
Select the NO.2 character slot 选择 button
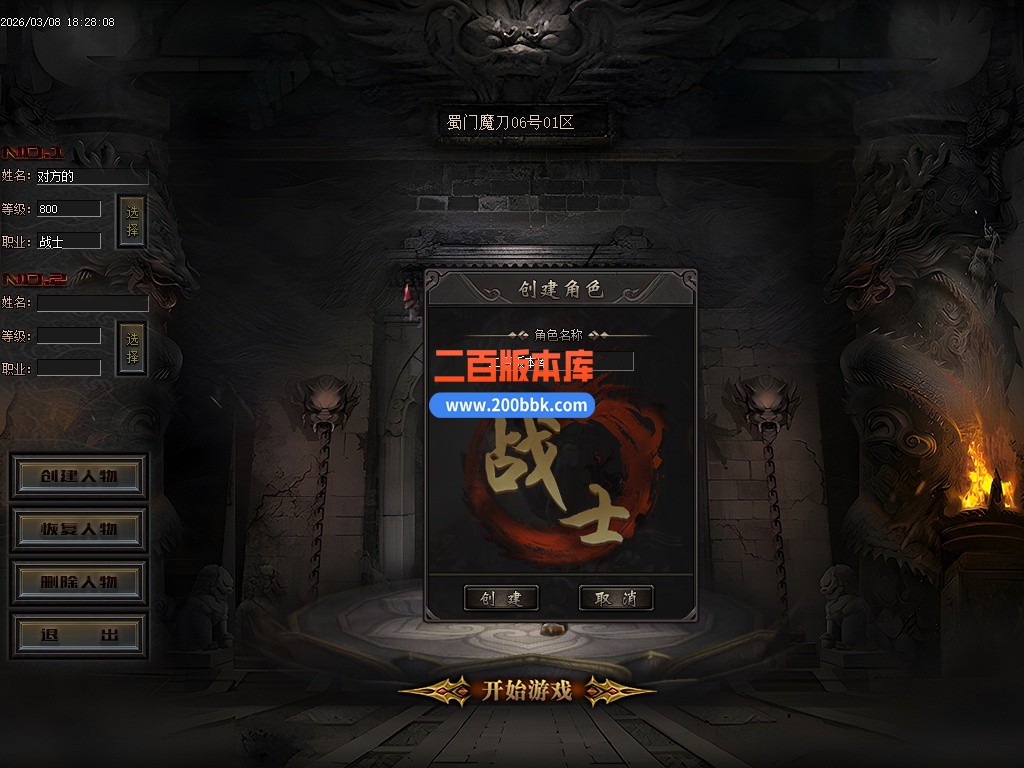(132, 348)
